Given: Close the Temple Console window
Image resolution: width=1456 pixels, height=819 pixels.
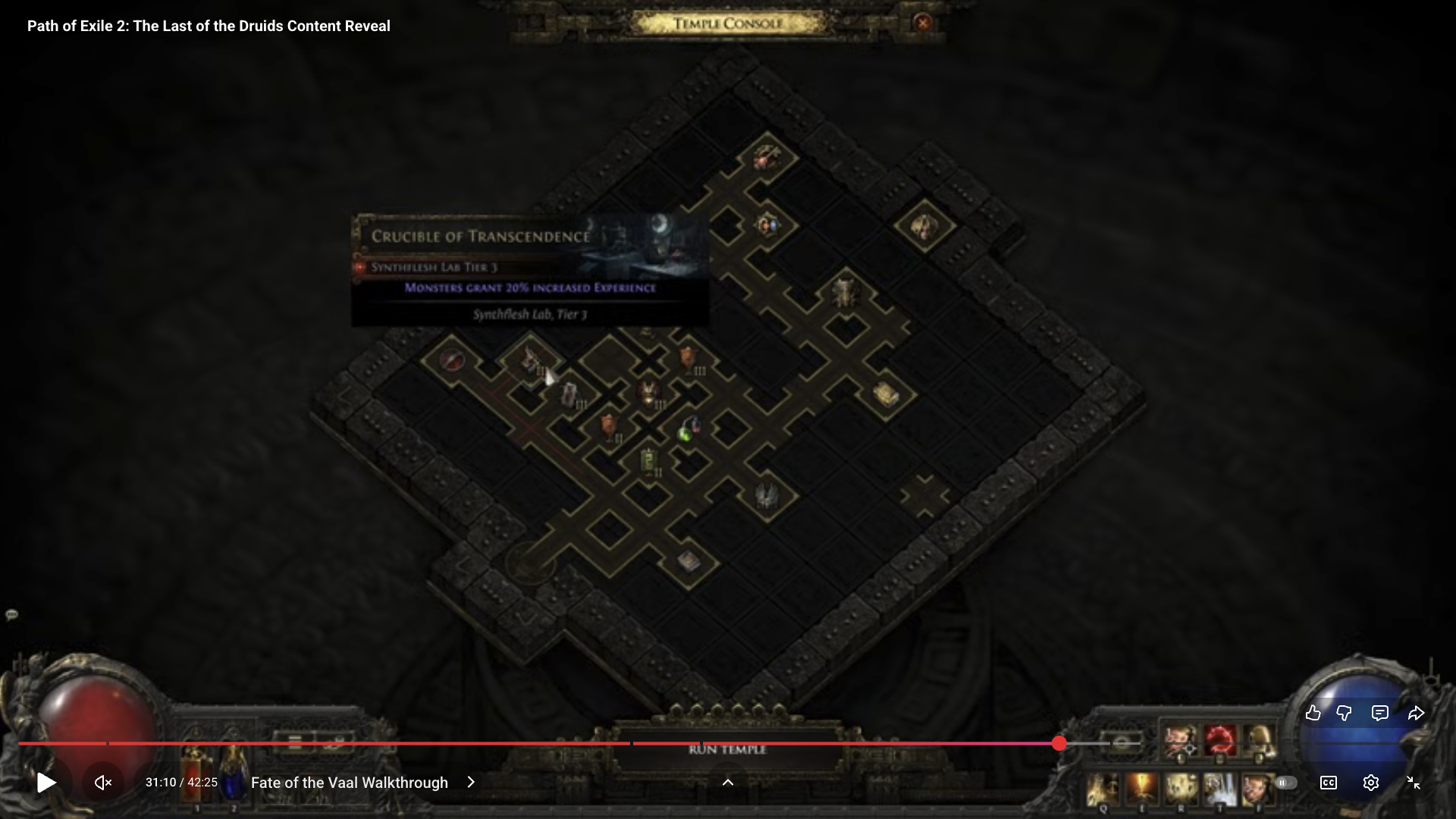Looking at the screenshot, I should coord(922,23).
